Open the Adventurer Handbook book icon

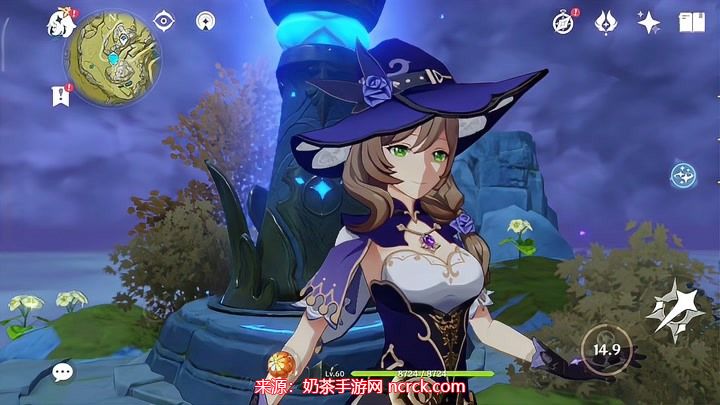point(691,22)
